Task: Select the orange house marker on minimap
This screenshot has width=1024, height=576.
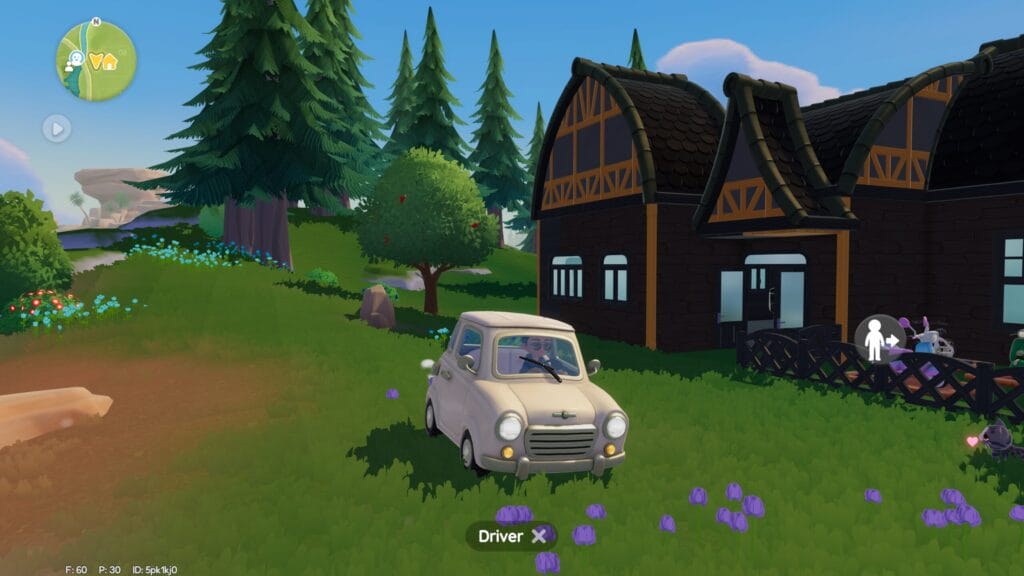Action: pyautogui.click(x=108, y=62)
